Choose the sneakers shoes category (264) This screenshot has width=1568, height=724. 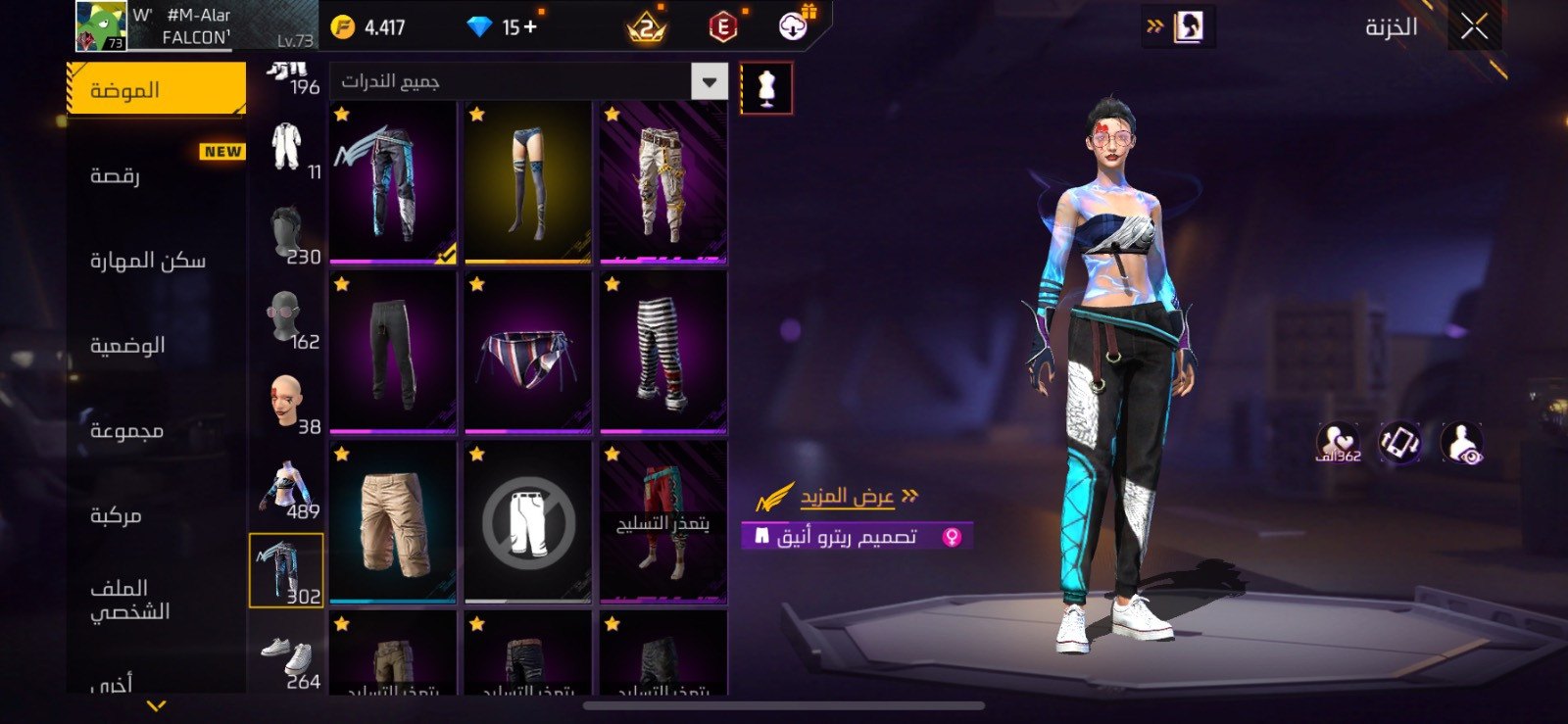click(x=287, y=659)
